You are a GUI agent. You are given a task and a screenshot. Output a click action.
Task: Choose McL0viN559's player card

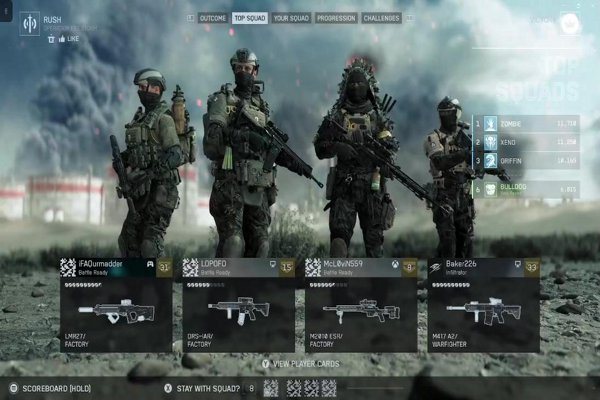(360, 304)
